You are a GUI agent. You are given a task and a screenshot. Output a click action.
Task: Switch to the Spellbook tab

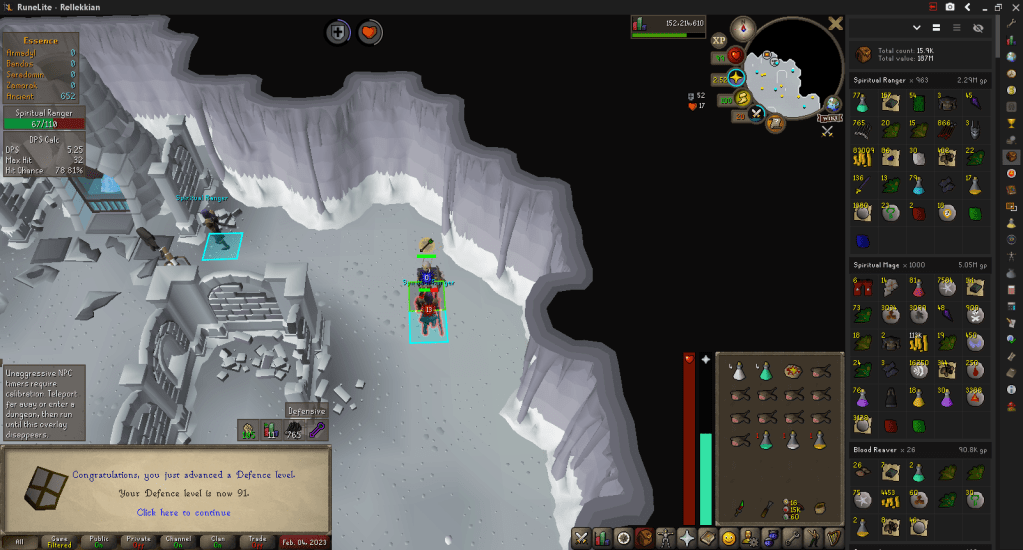click(707, 538)
